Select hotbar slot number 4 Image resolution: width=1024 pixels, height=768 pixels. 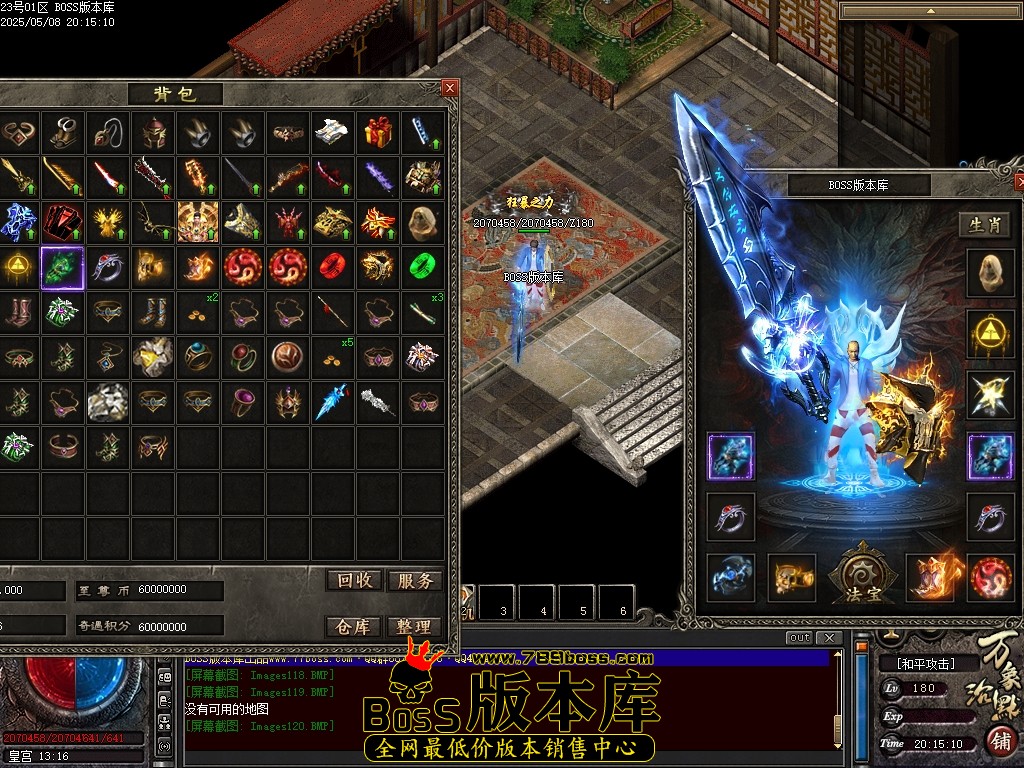tap(543, 603)
